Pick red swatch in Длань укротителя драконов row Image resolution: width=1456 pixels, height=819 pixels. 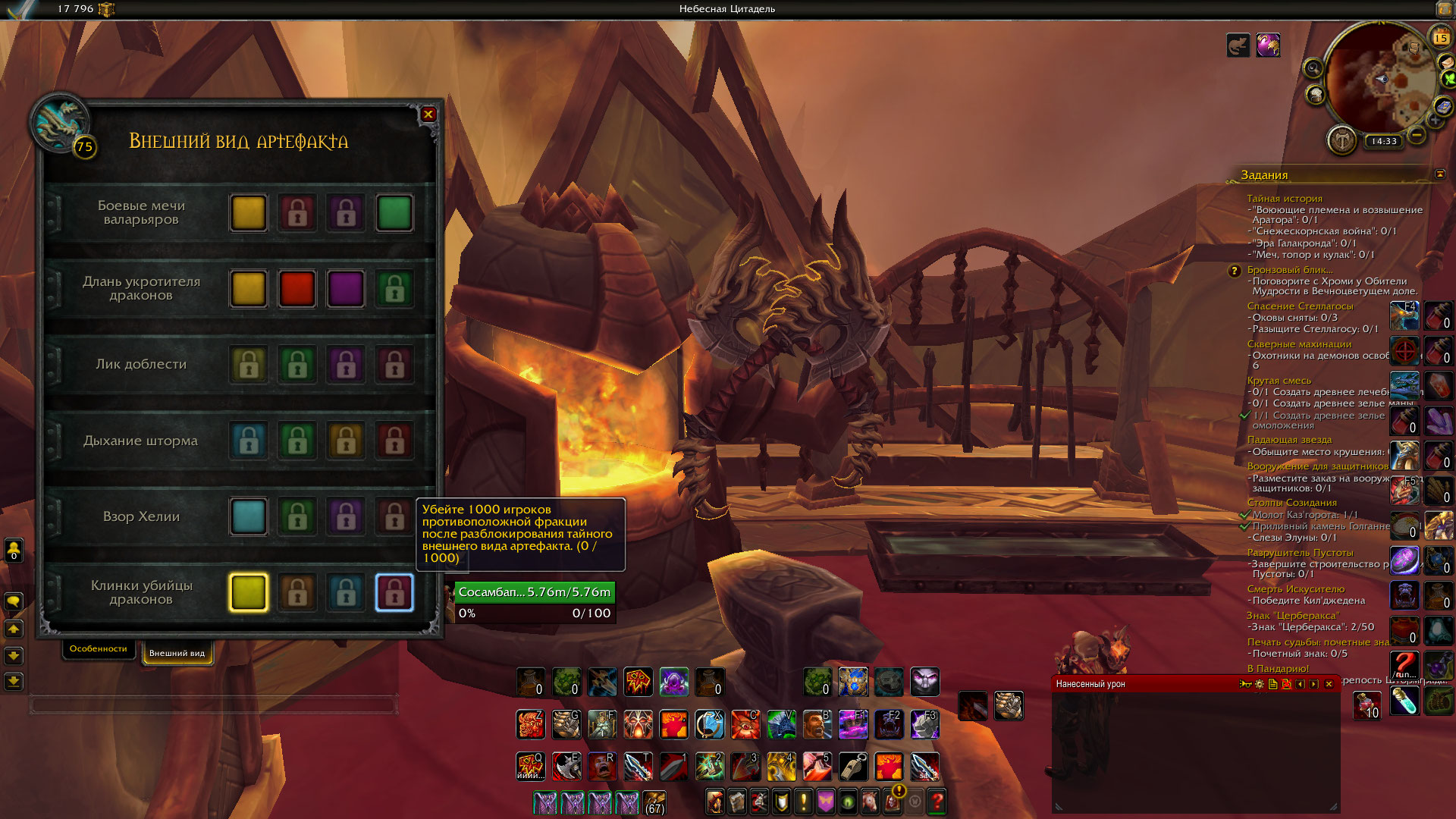point(297,289)
